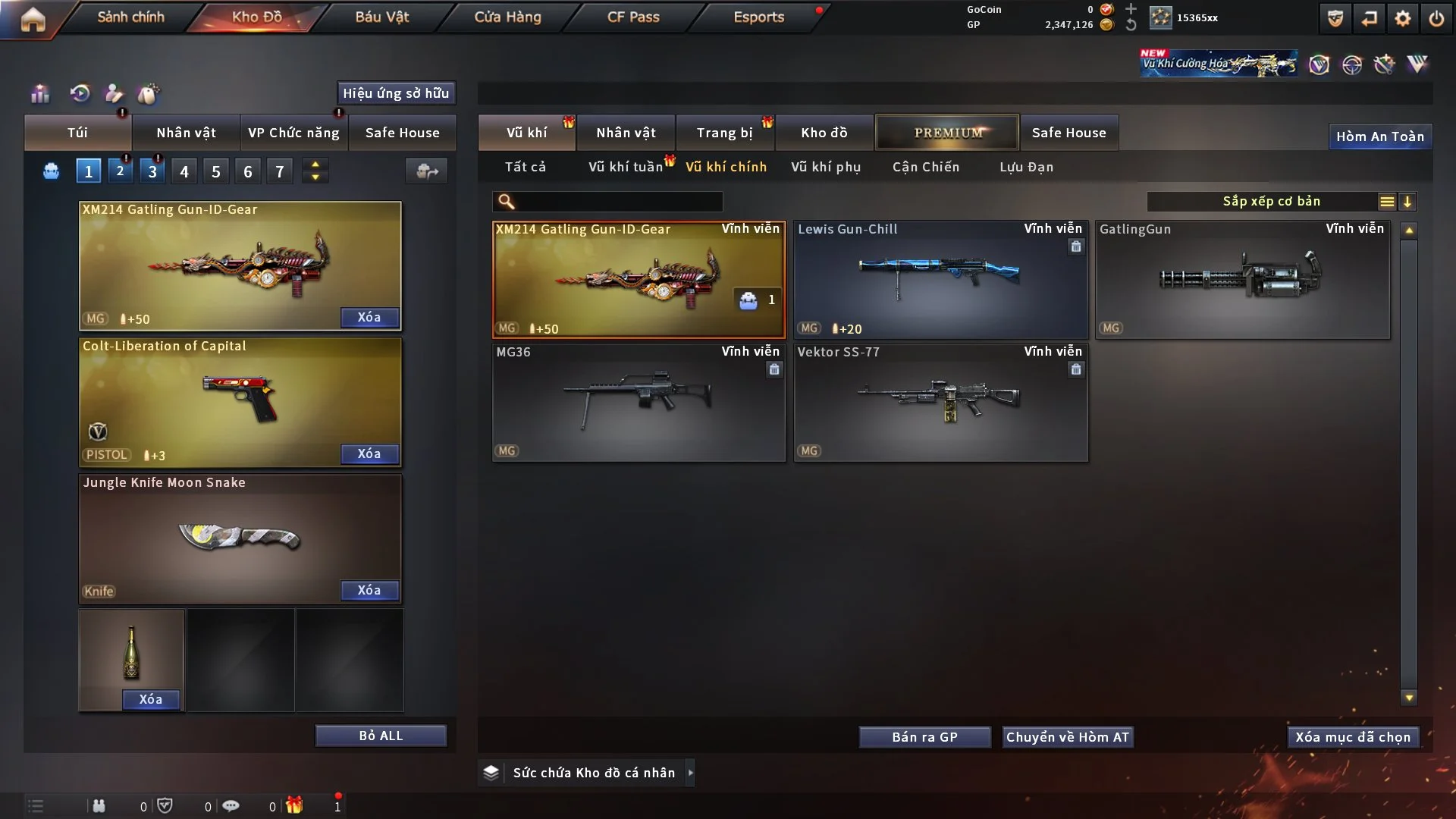Switch to the Cửa Hàng shop tab
The image size is (1456, 819).
[507, 17]
